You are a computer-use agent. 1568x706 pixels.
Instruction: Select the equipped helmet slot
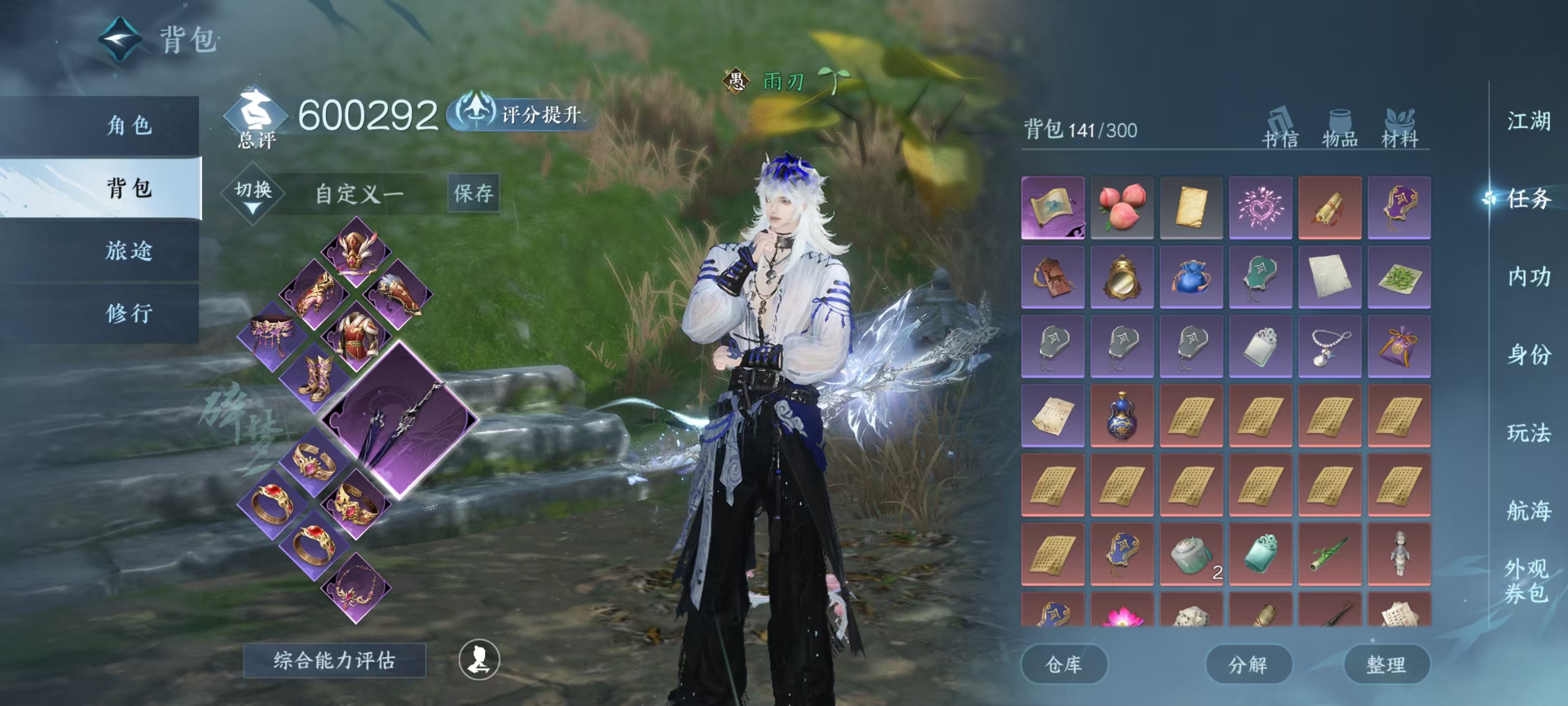(356, 251)
